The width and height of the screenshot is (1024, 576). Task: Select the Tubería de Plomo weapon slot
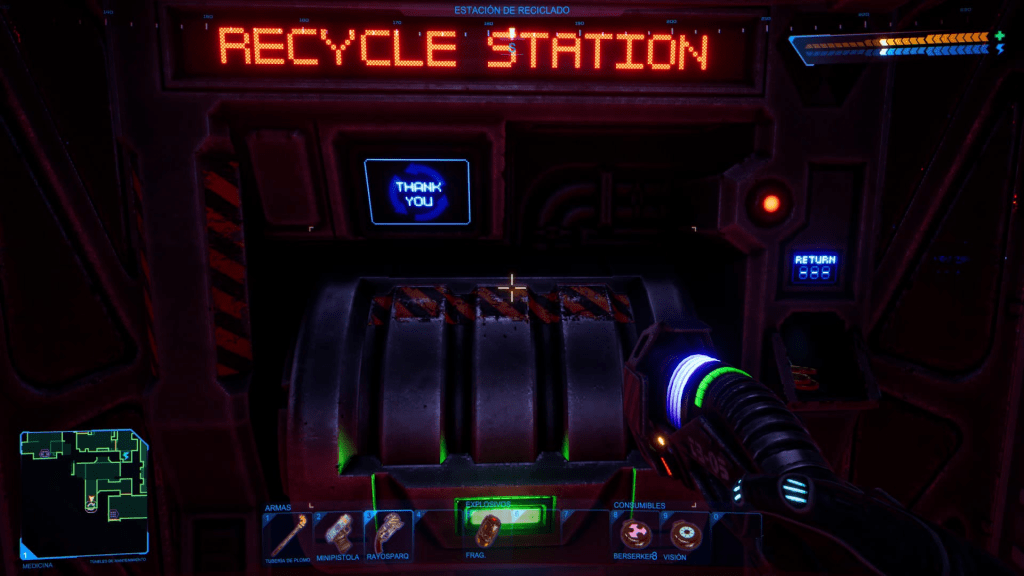pyautogui.click(x=287, y=533)
